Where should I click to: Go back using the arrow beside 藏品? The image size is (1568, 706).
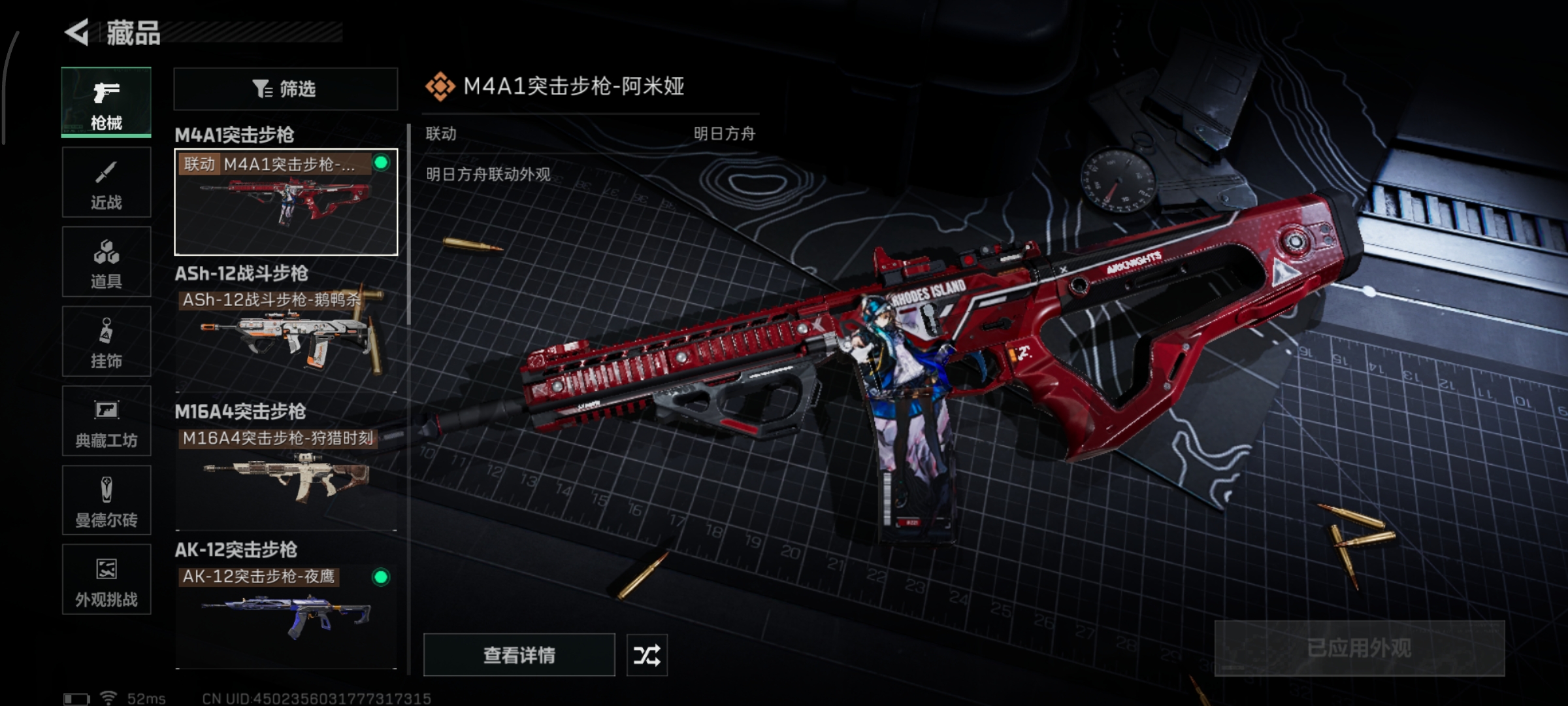(x=77, y=33)
